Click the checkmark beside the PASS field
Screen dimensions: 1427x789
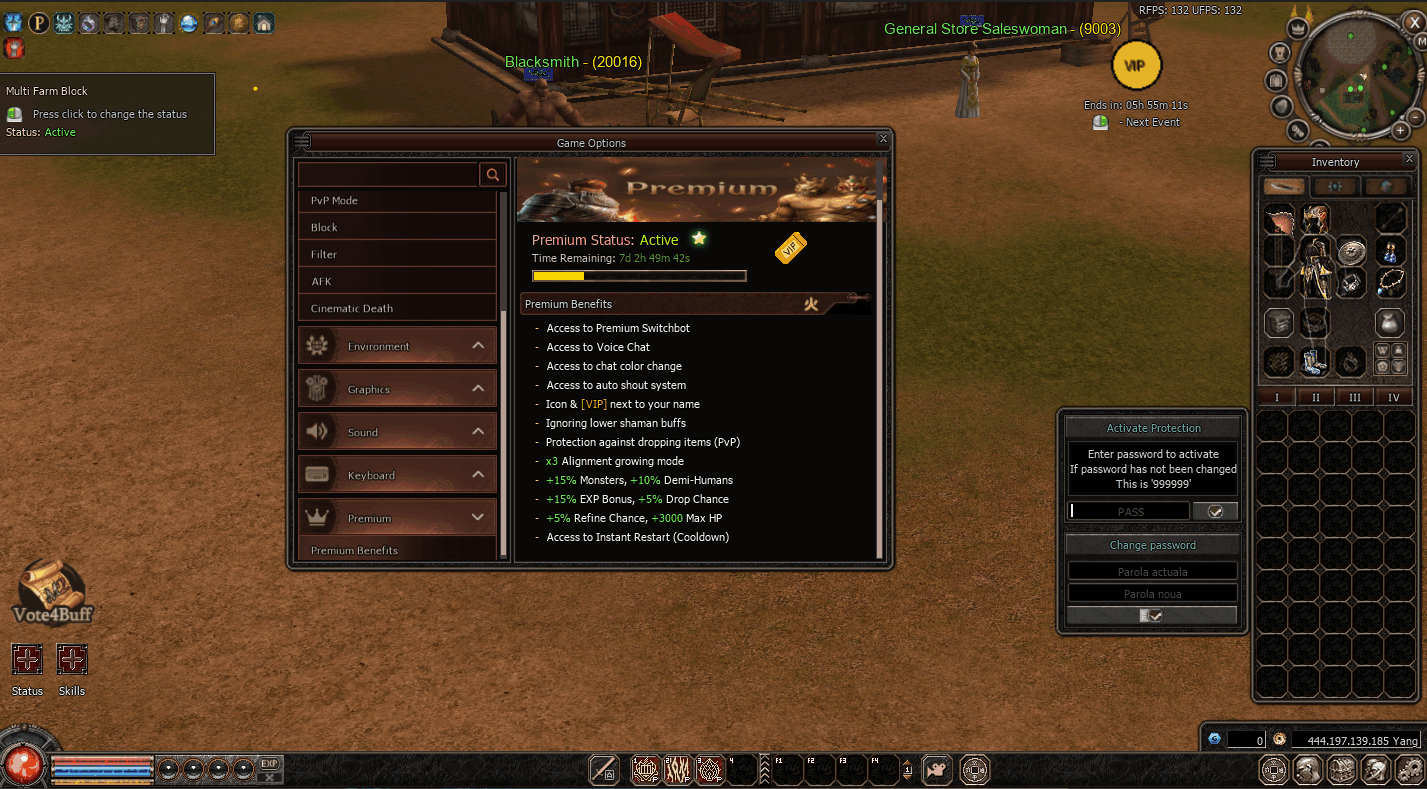(x=1216, y=510)
